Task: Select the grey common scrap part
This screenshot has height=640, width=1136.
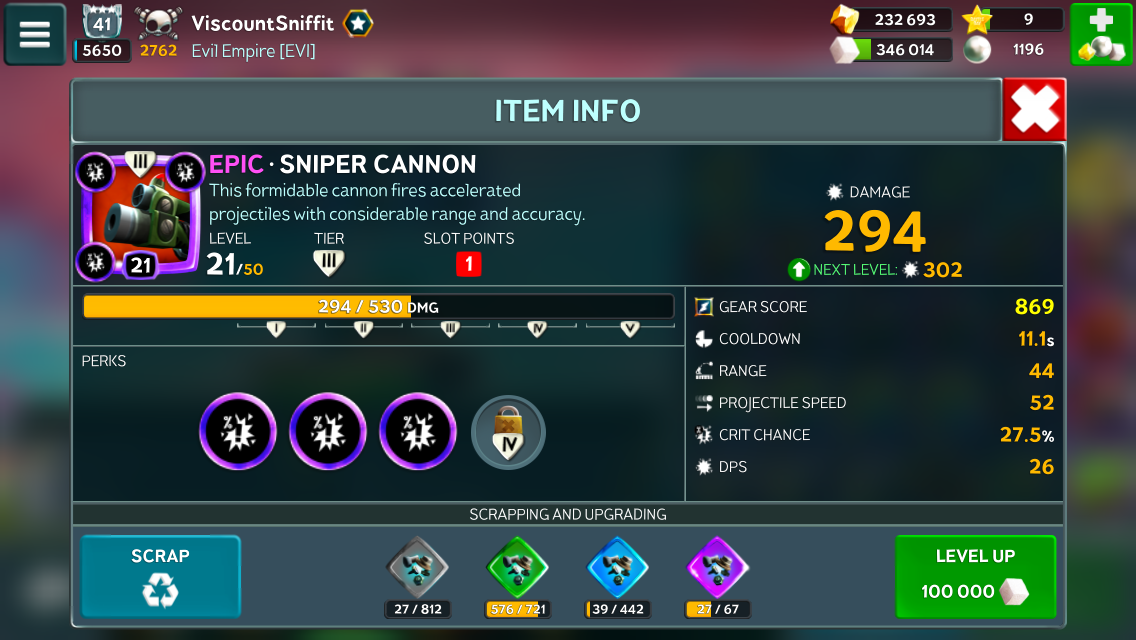Action: click(x=417, y=568)
